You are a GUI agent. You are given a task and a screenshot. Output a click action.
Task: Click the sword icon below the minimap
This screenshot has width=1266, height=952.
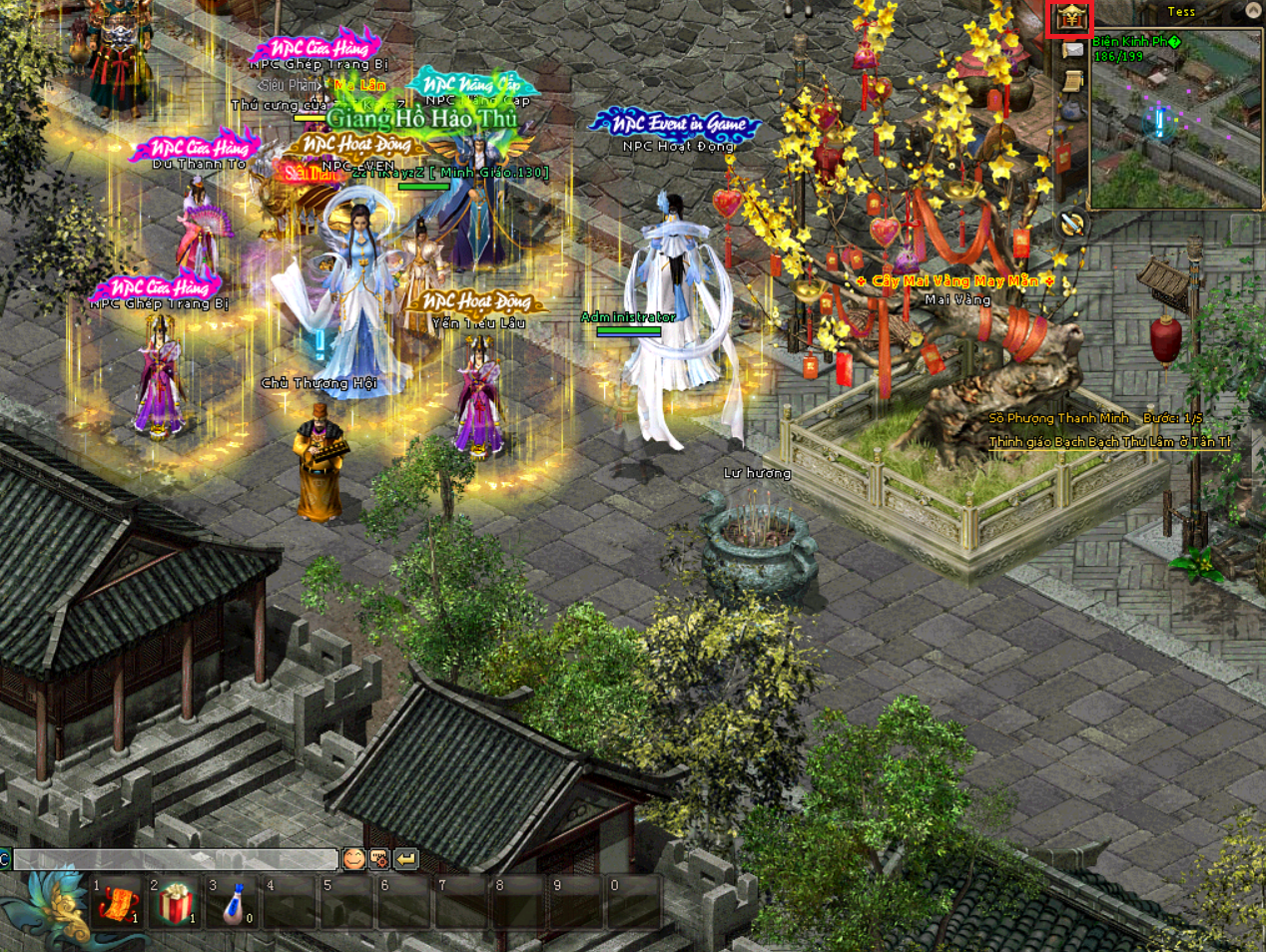(x=1071, y=225)
